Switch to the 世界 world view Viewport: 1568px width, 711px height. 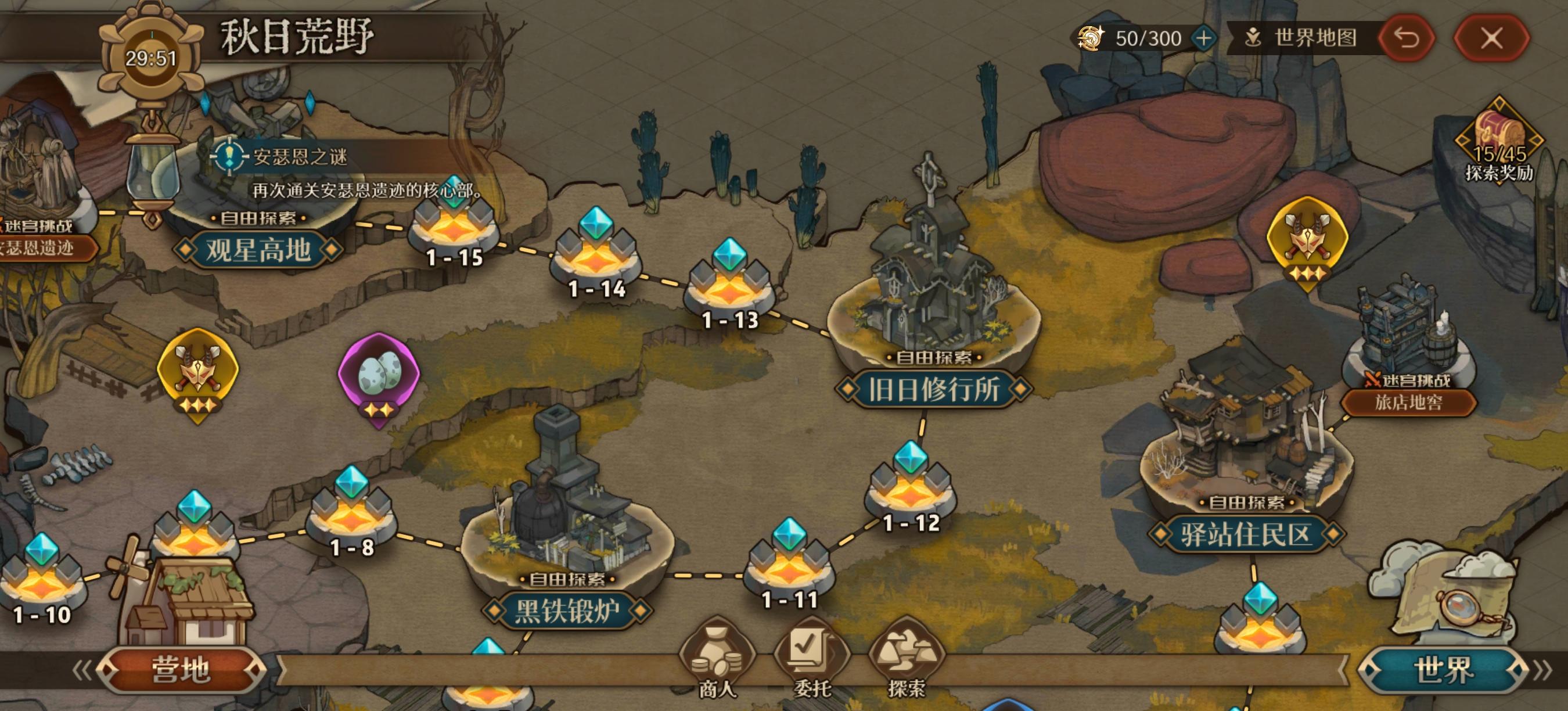(1443, 670)
